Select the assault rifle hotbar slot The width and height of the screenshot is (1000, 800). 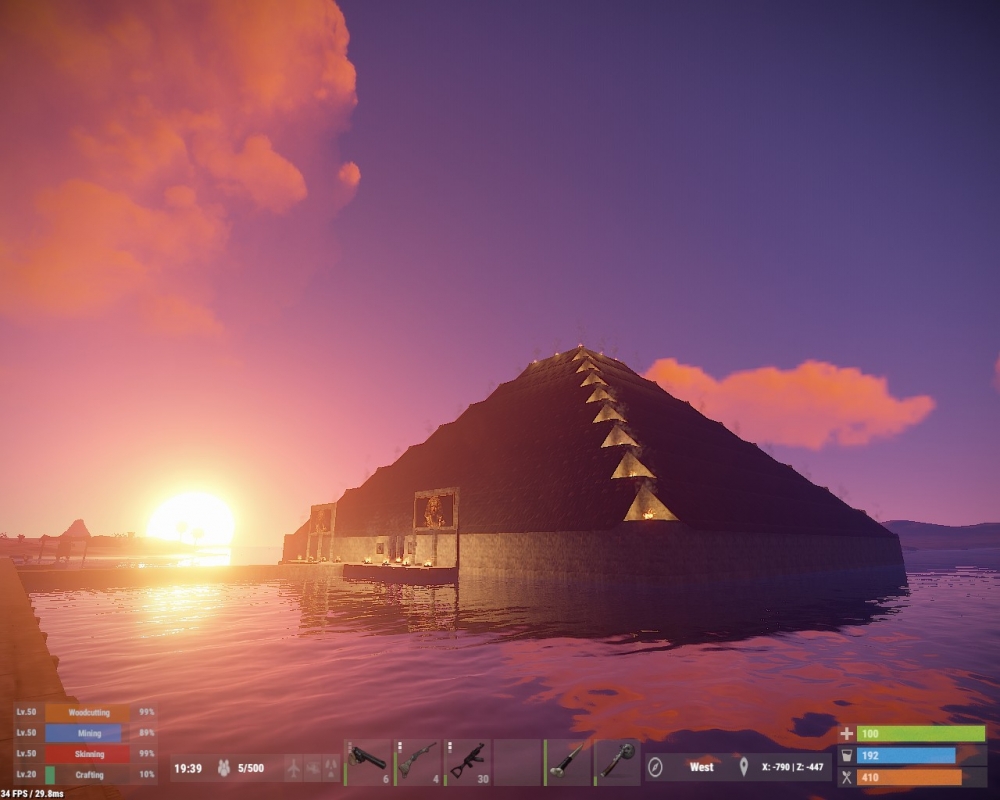pos(468,761)
